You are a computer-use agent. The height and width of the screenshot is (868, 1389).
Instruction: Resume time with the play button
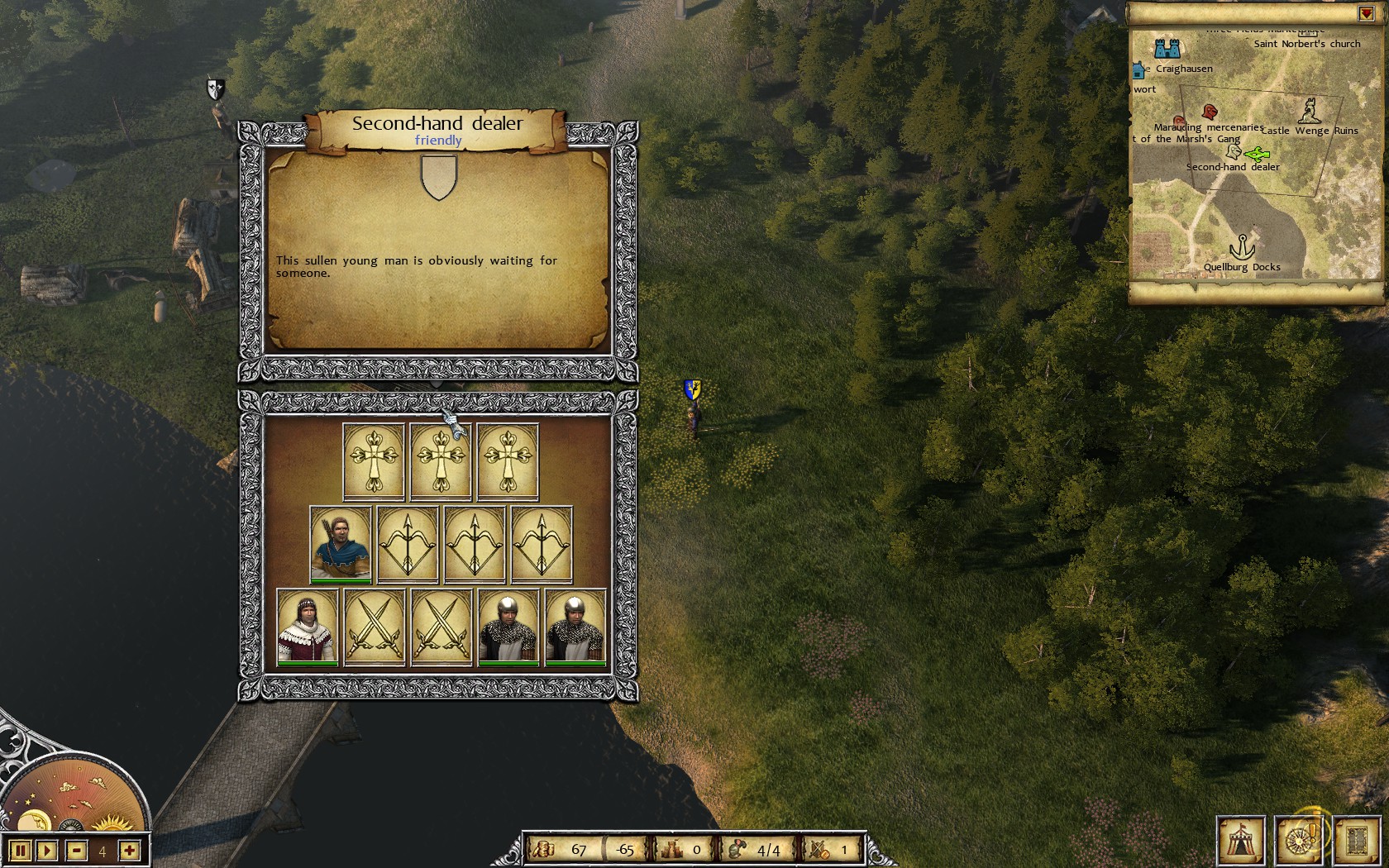(47, 851)
